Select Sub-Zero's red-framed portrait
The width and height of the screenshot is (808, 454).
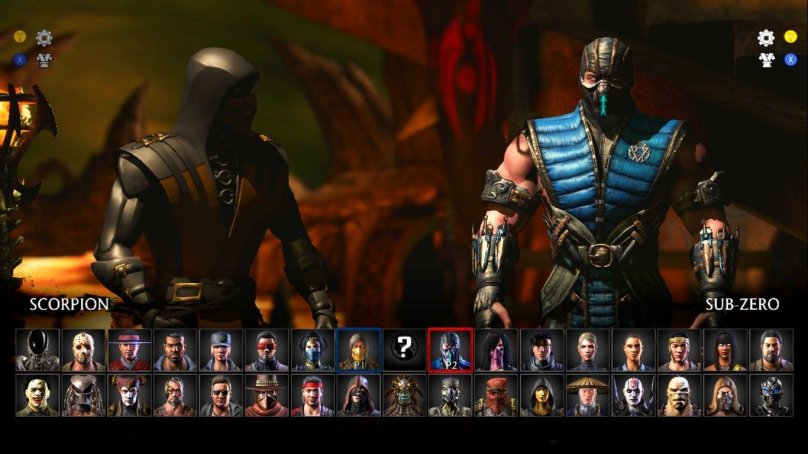click(450, 351)
